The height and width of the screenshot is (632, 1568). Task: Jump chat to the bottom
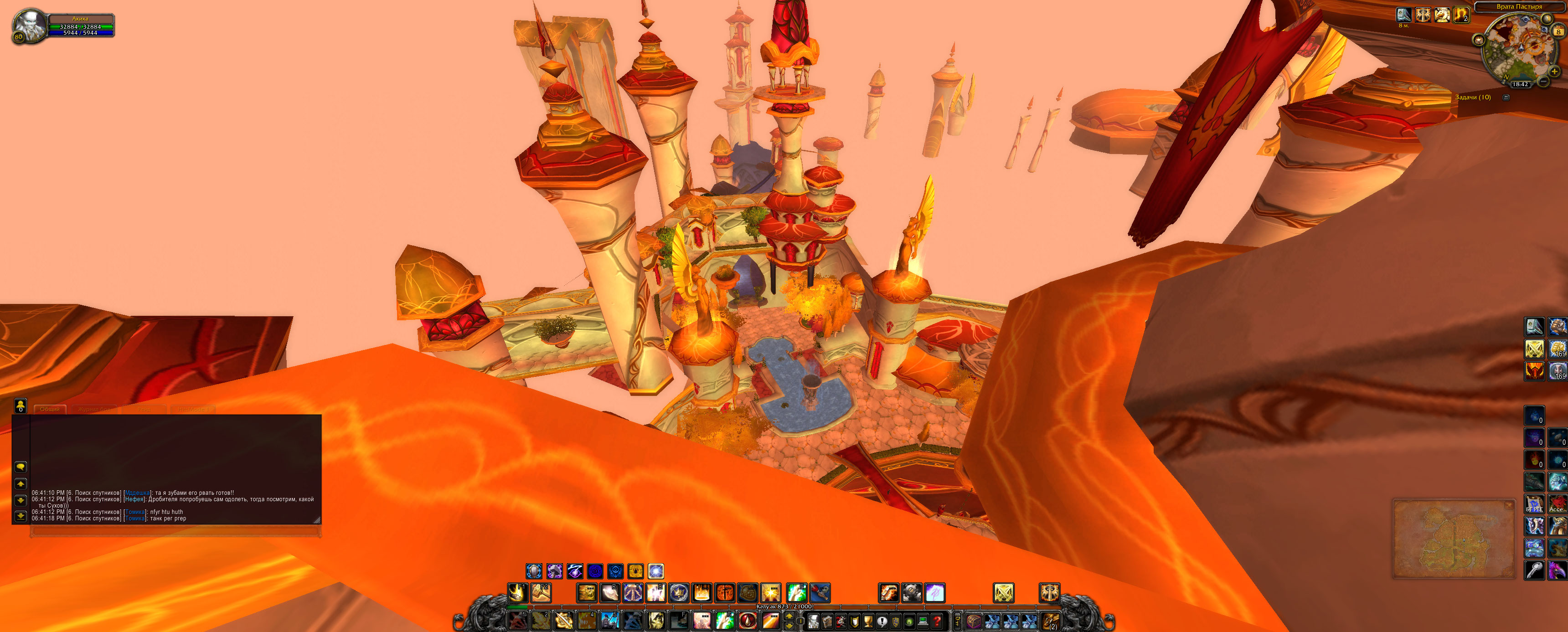(x=21, y=516)
